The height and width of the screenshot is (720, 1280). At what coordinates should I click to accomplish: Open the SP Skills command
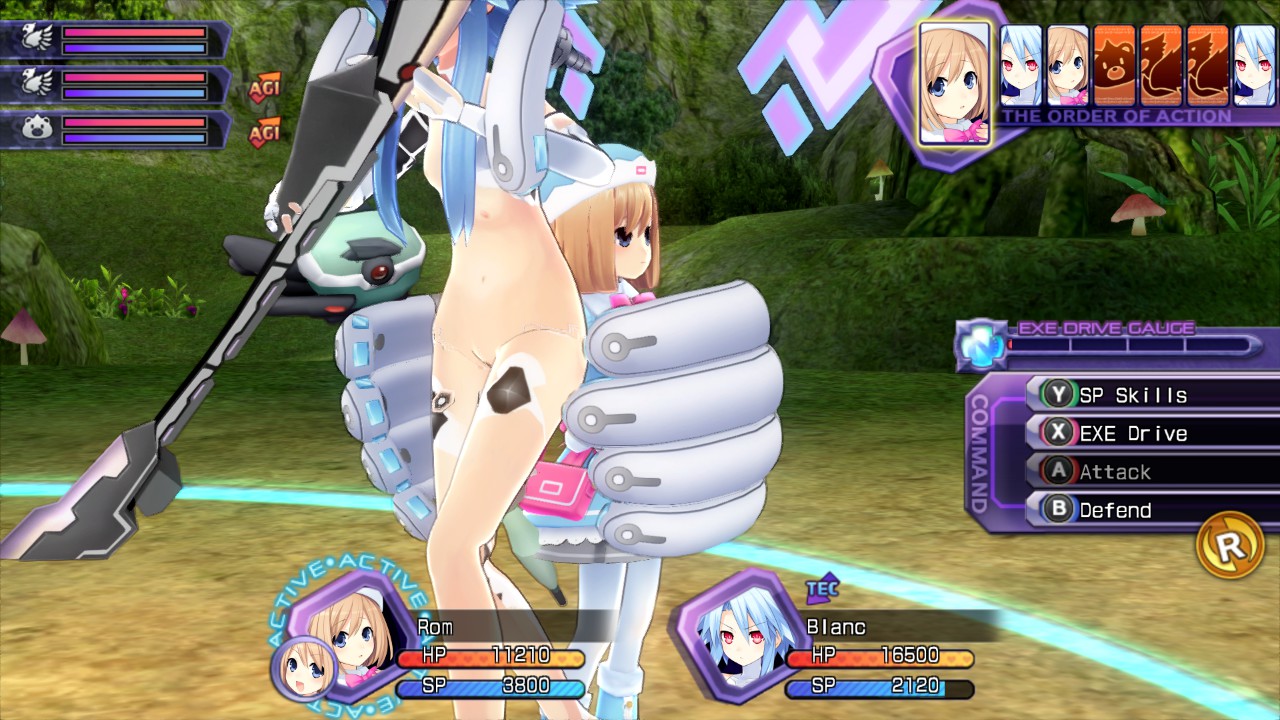[1132, 395]
